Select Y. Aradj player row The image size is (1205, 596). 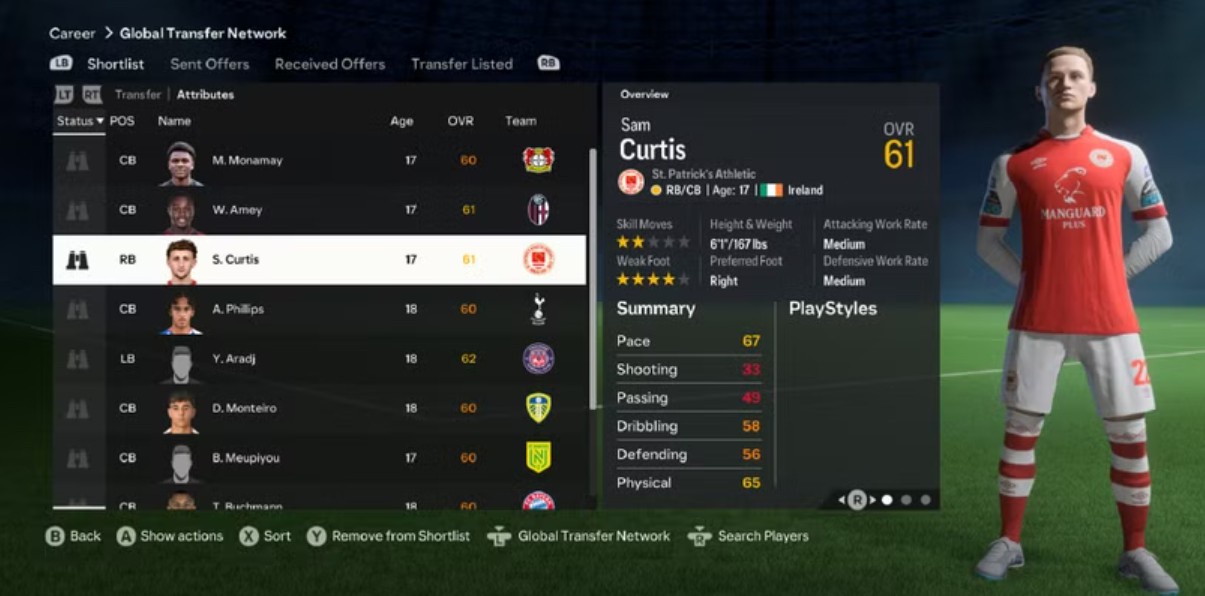319,359
